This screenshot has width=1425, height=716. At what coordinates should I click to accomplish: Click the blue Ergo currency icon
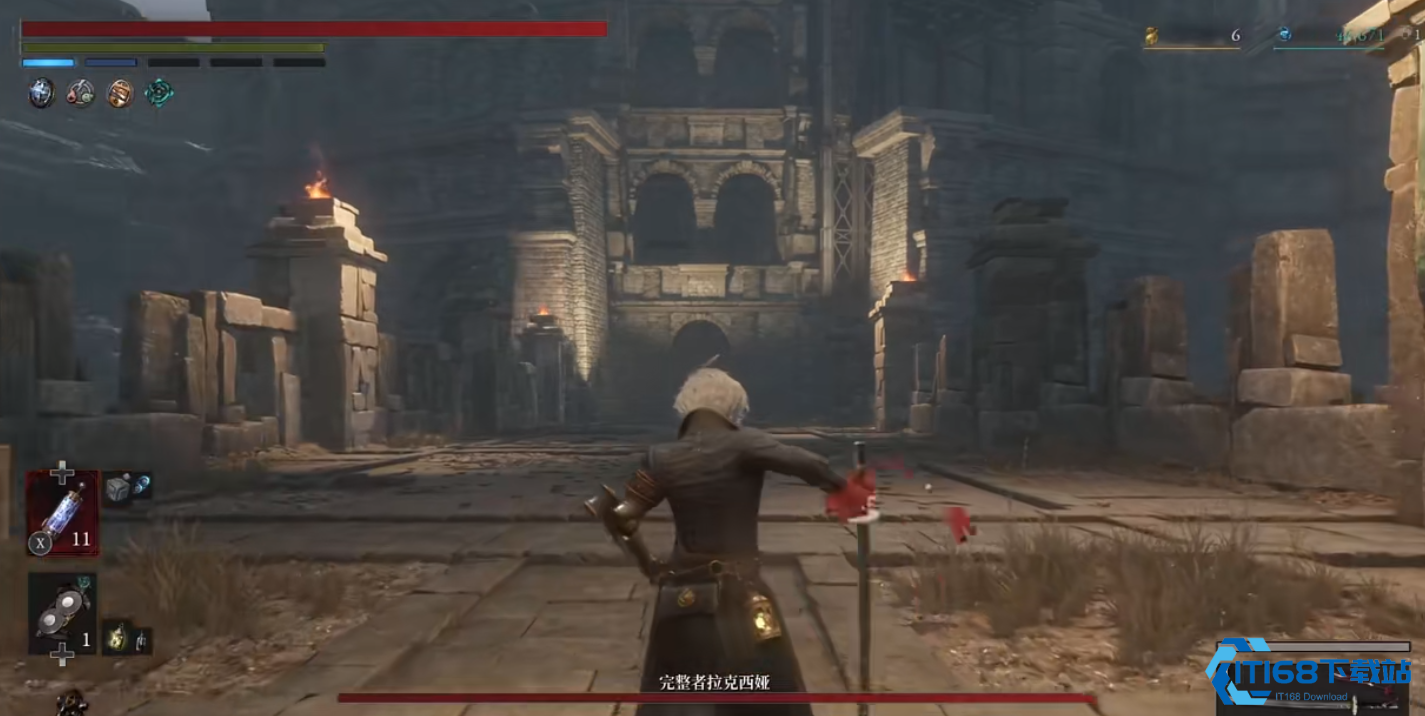1284,35
